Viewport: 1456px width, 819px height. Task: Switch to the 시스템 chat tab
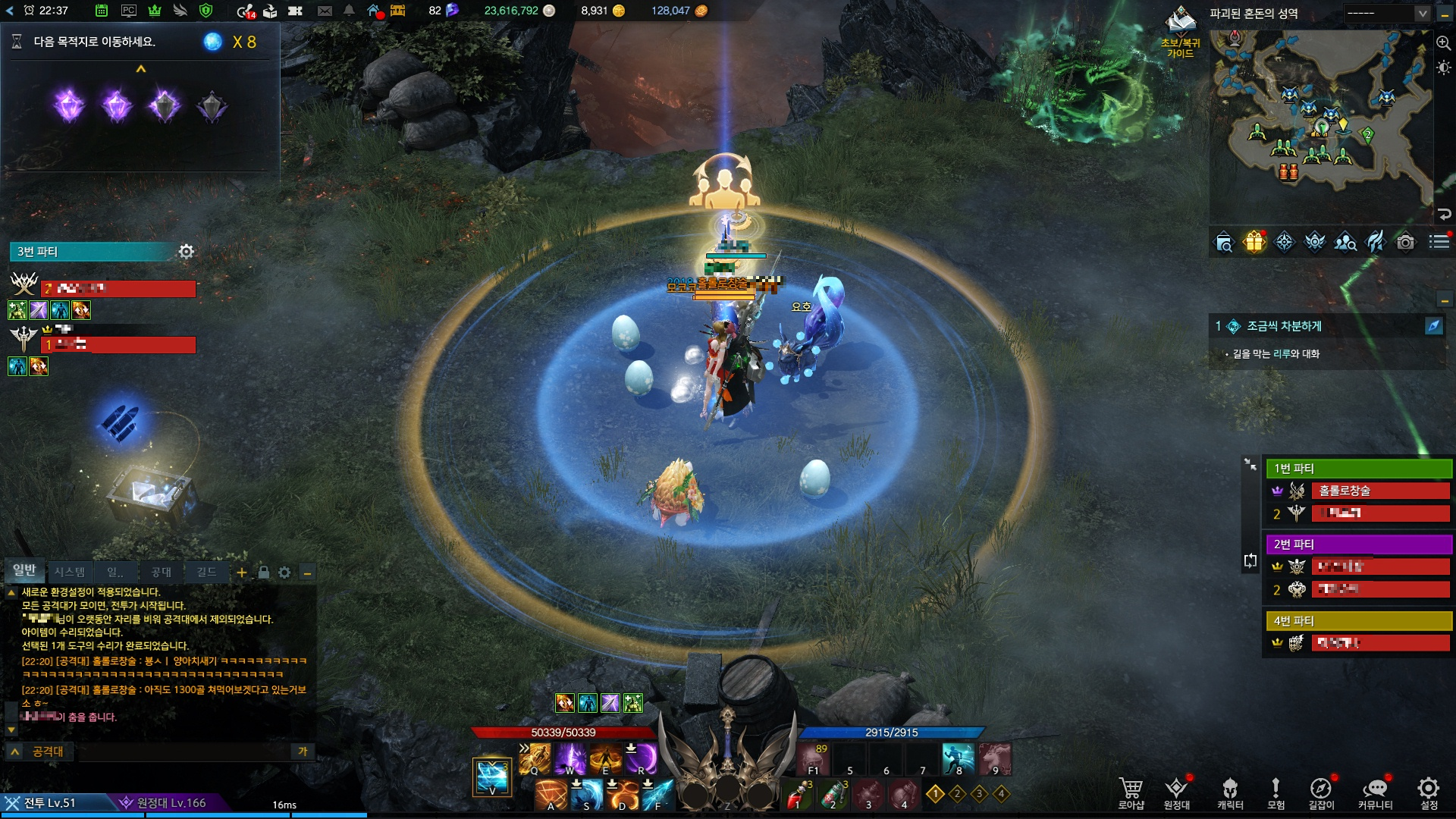click(70, 572)
